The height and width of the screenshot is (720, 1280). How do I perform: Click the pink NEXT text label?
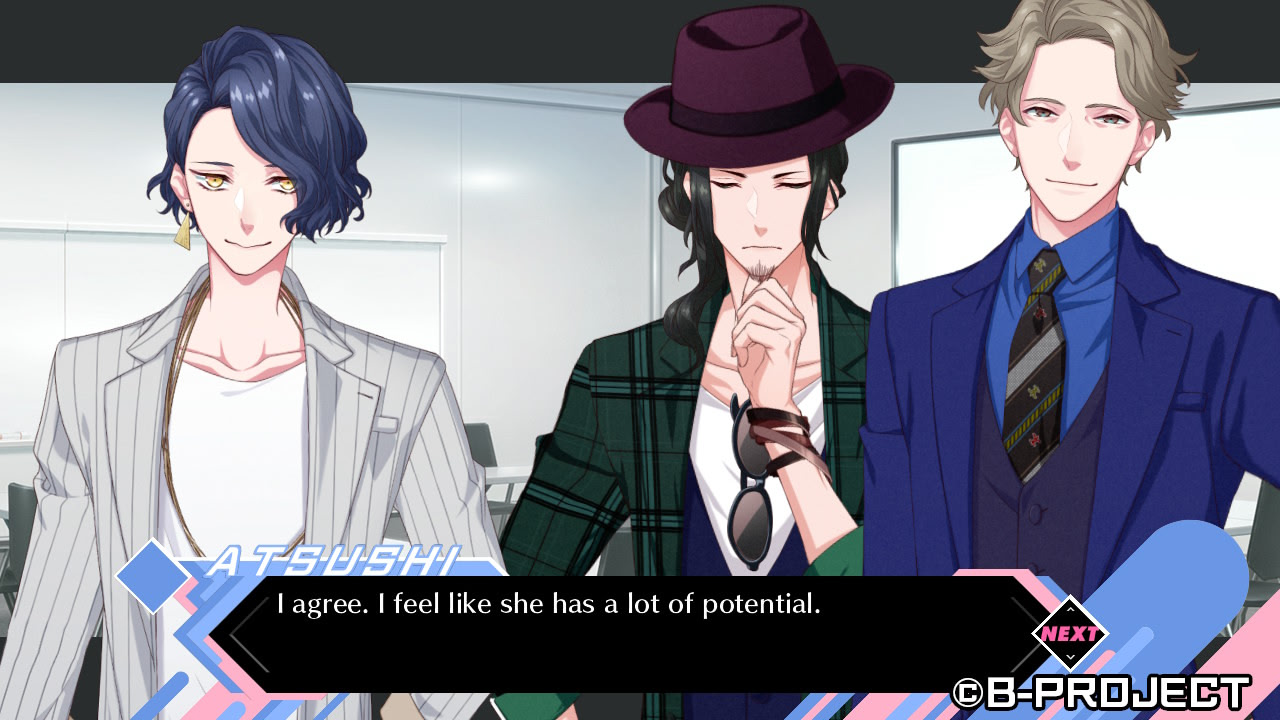click(x=1072, y=633)
